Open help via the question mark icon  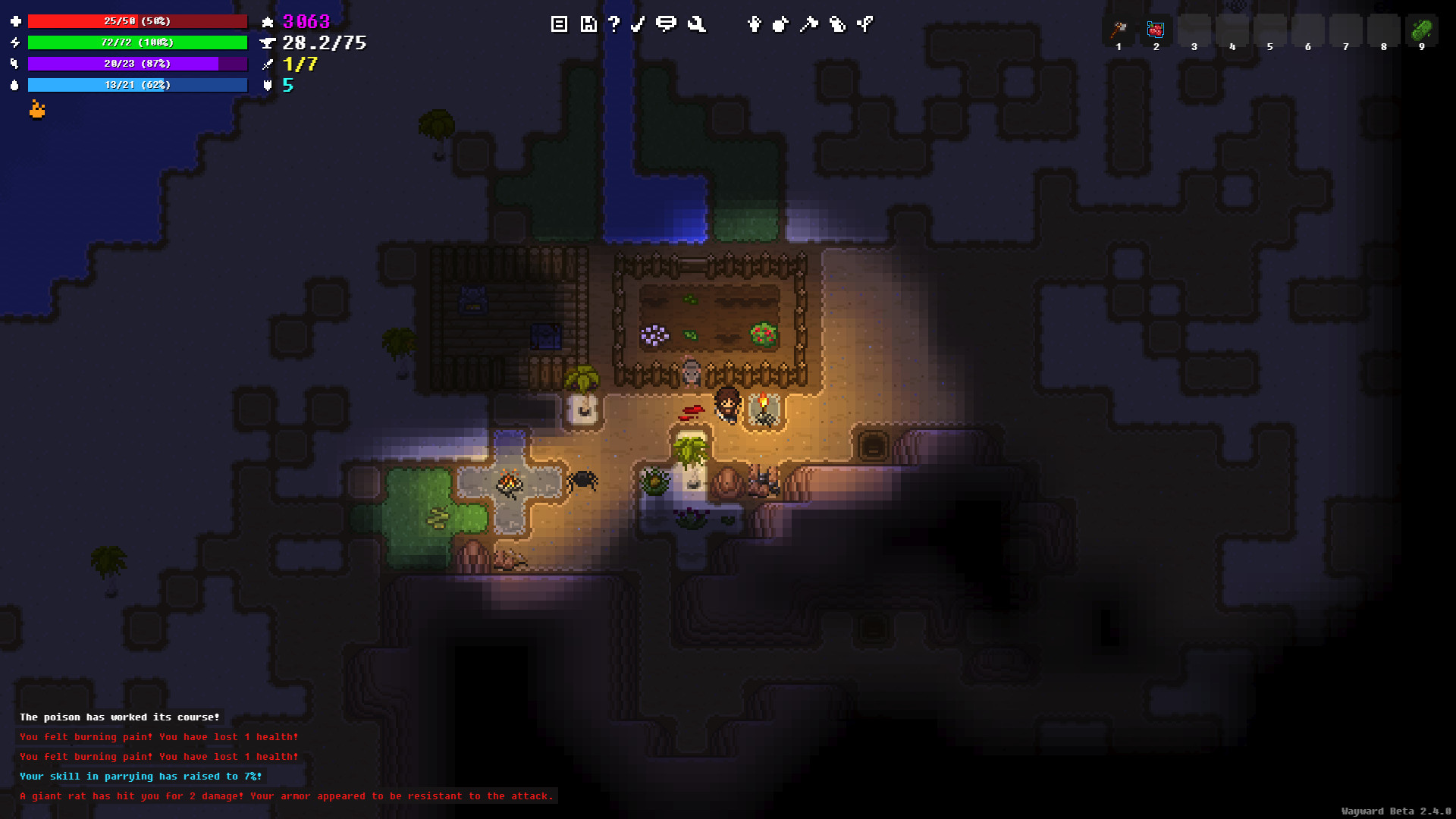(x=614, y=24)
